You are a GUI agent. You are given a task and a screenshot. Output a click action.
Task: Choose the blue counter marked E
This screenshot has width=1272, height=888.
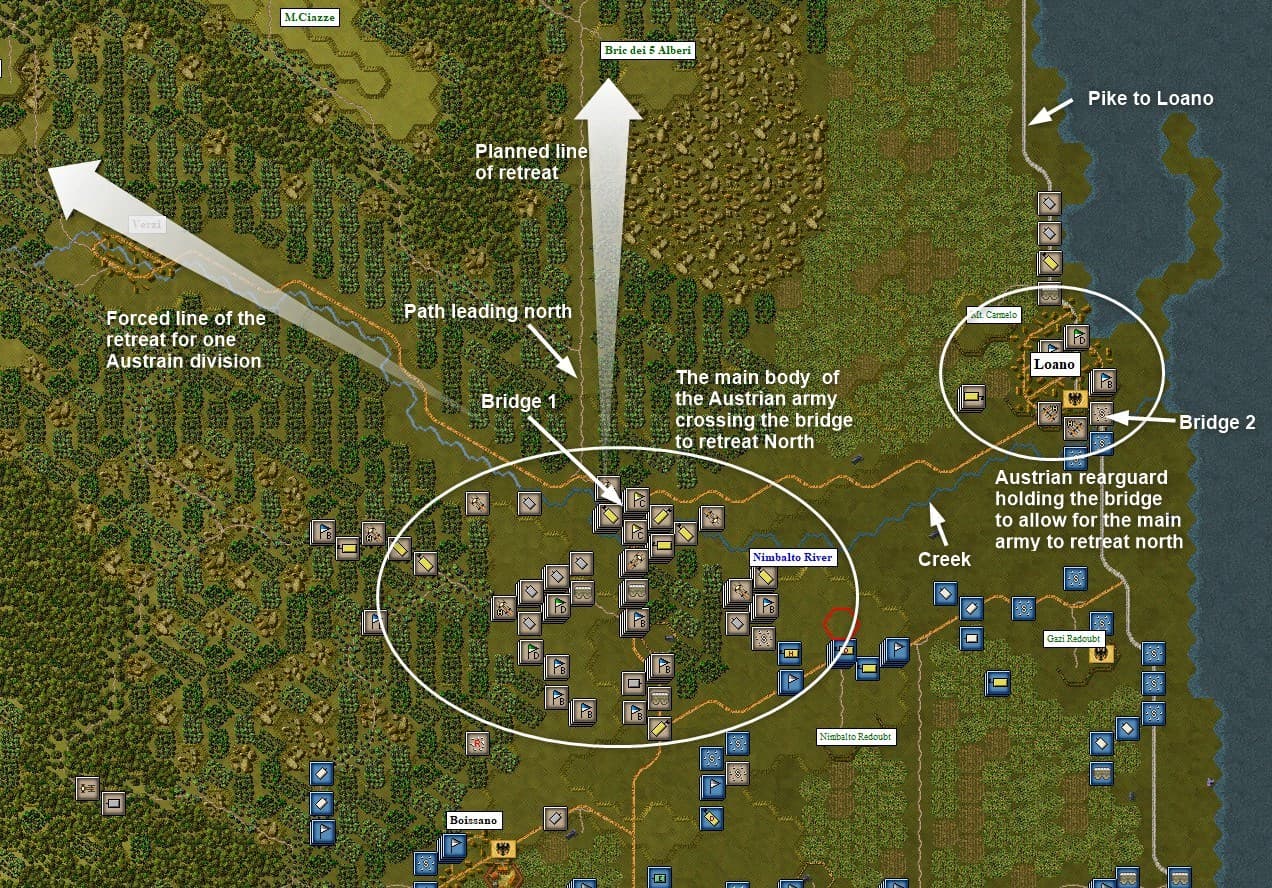[x=659, y=878]
